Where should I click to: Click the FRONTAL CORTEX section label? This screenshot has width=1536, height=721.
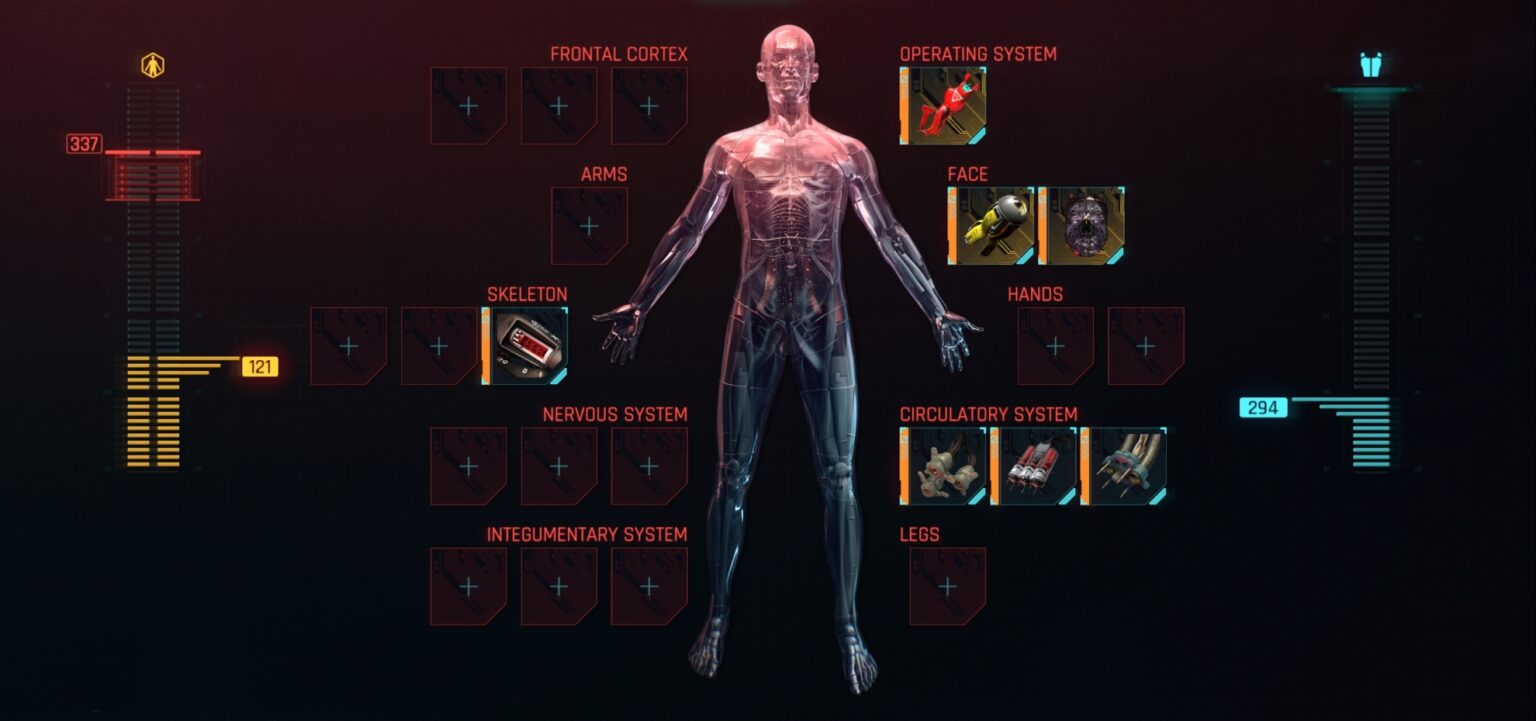pyautogui.click(x=618, y=54)
